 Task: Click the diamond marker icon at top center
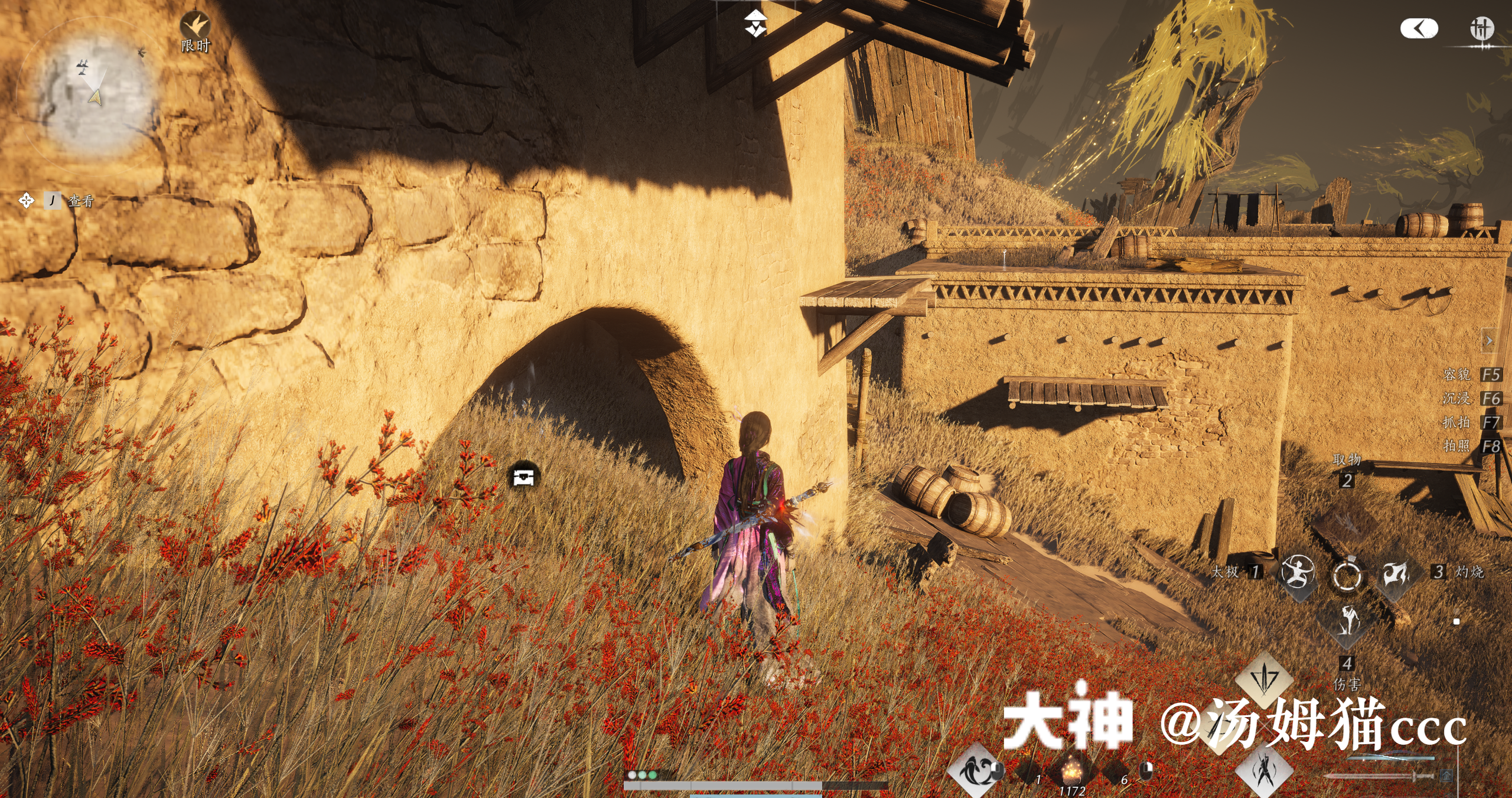(x=755, y=24)
